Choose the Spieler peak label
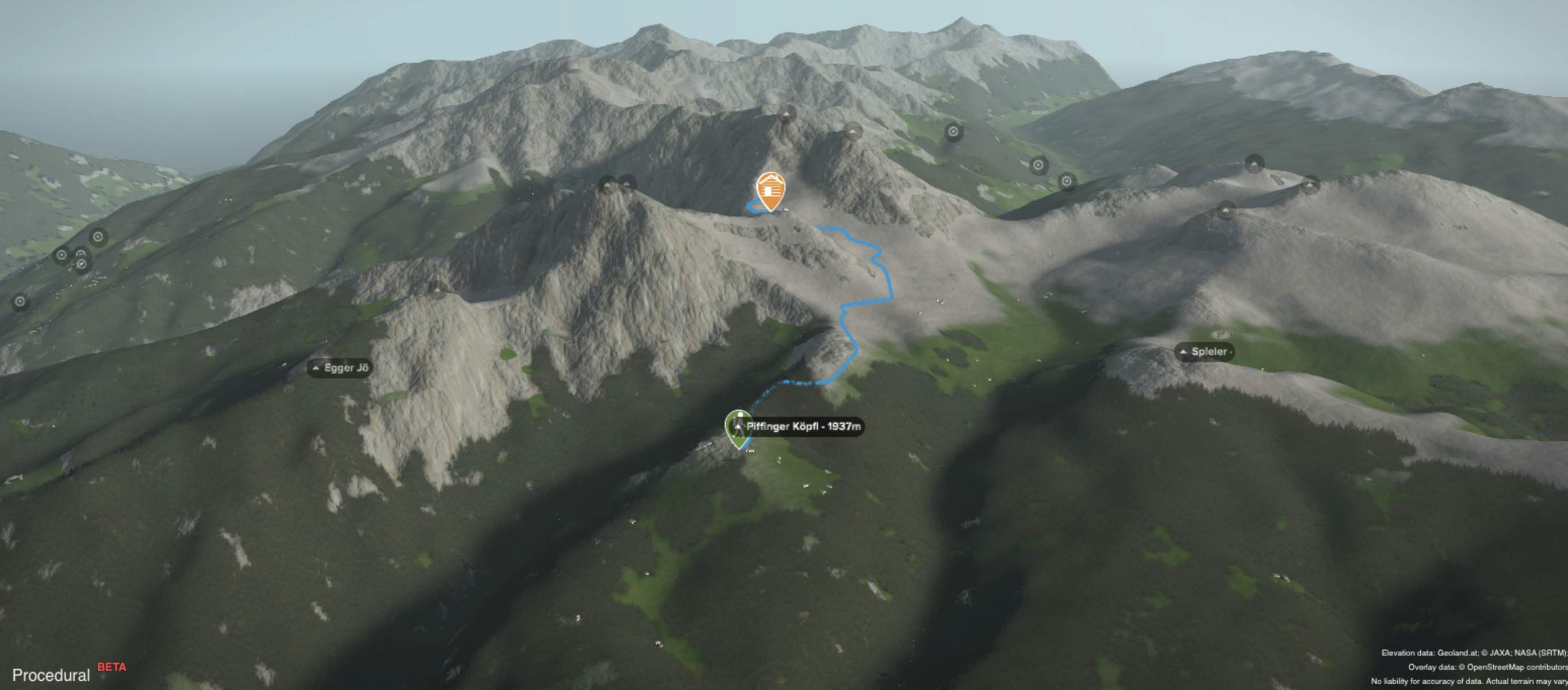The image size is (1568, 690). 1204,352
